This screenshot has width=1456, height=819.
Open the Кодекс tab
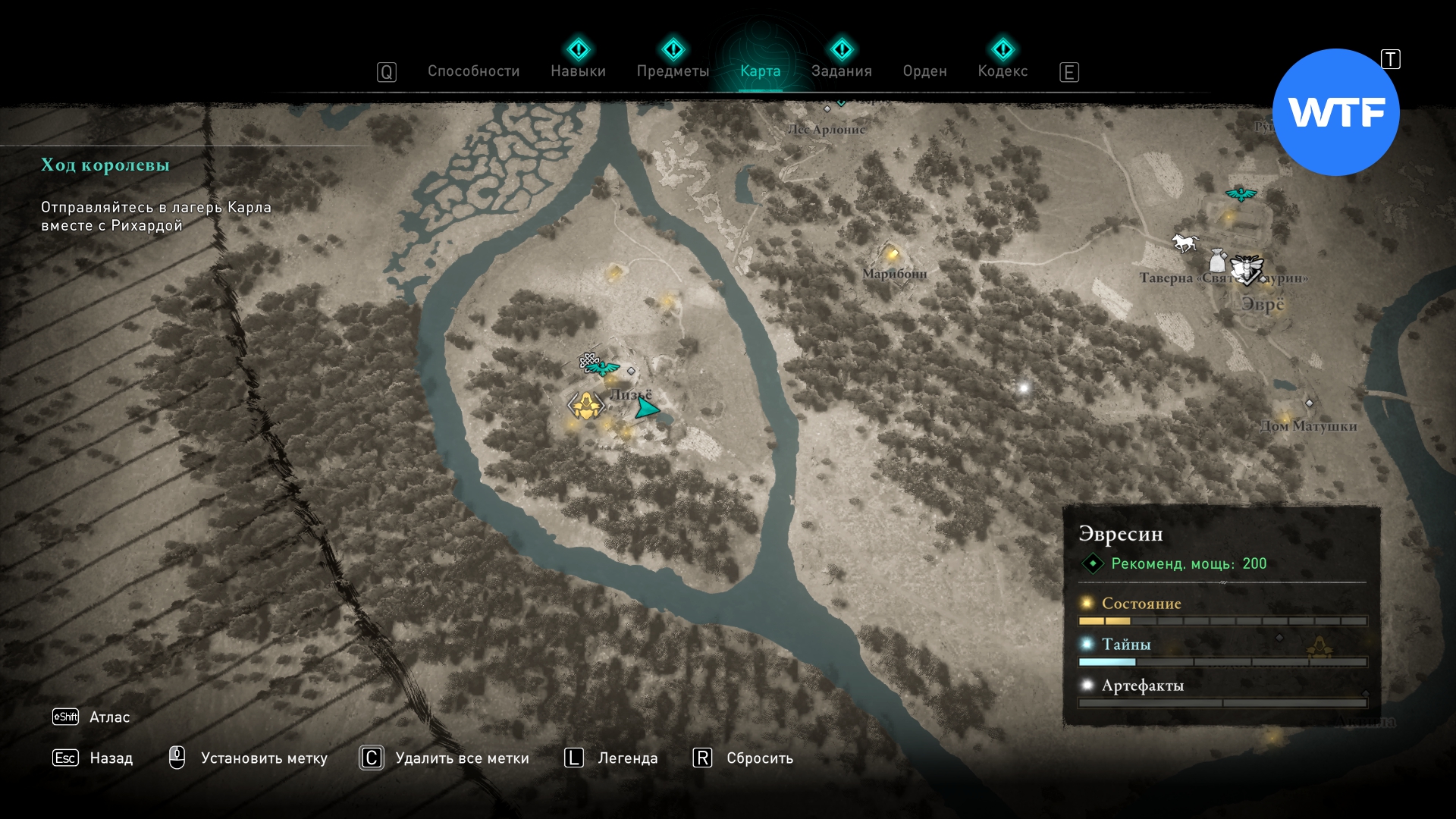click(x=1003, y=71)
